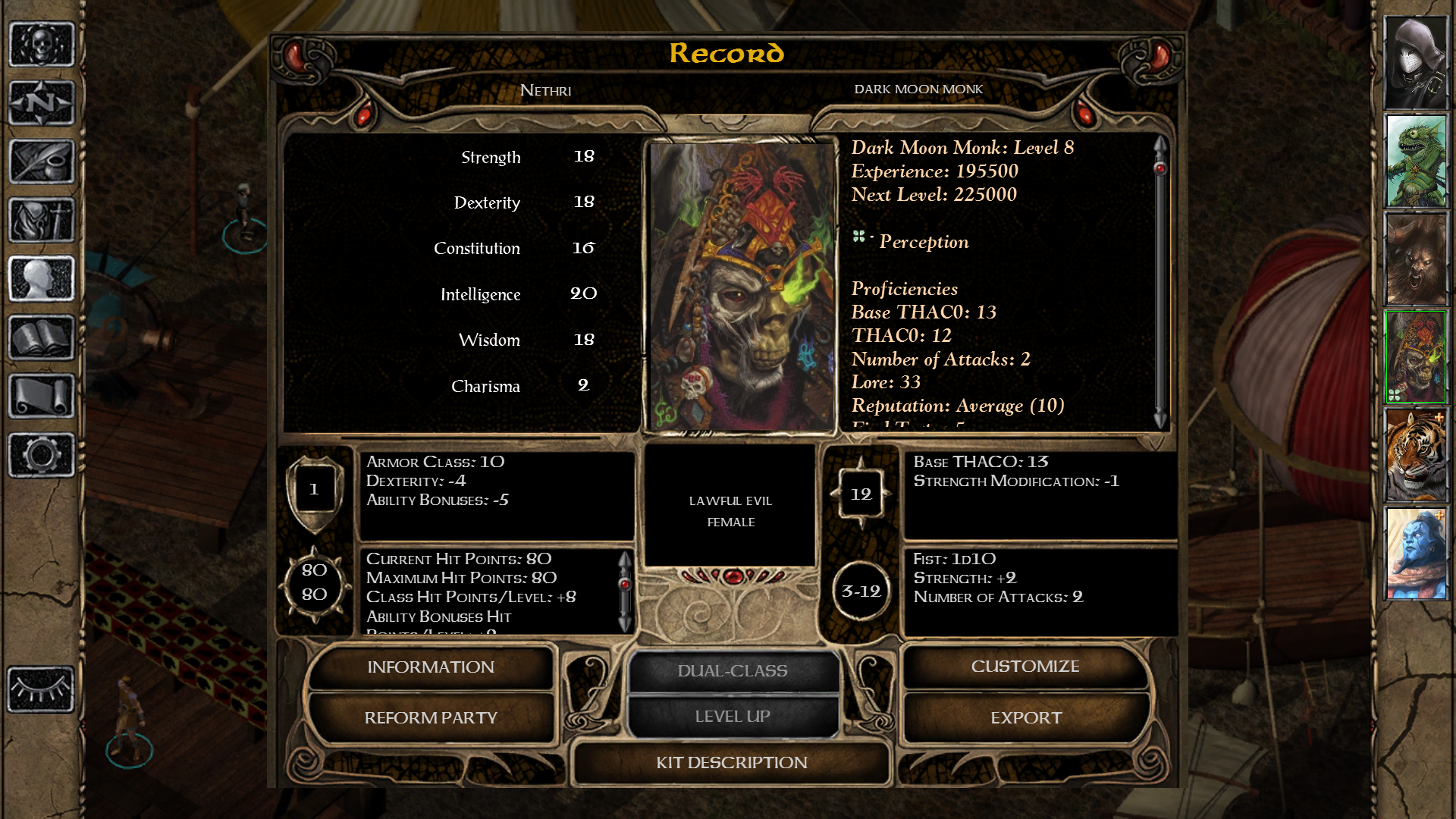Select the green lizard party portrait

pyautogui.click(x=1416, y=161)
